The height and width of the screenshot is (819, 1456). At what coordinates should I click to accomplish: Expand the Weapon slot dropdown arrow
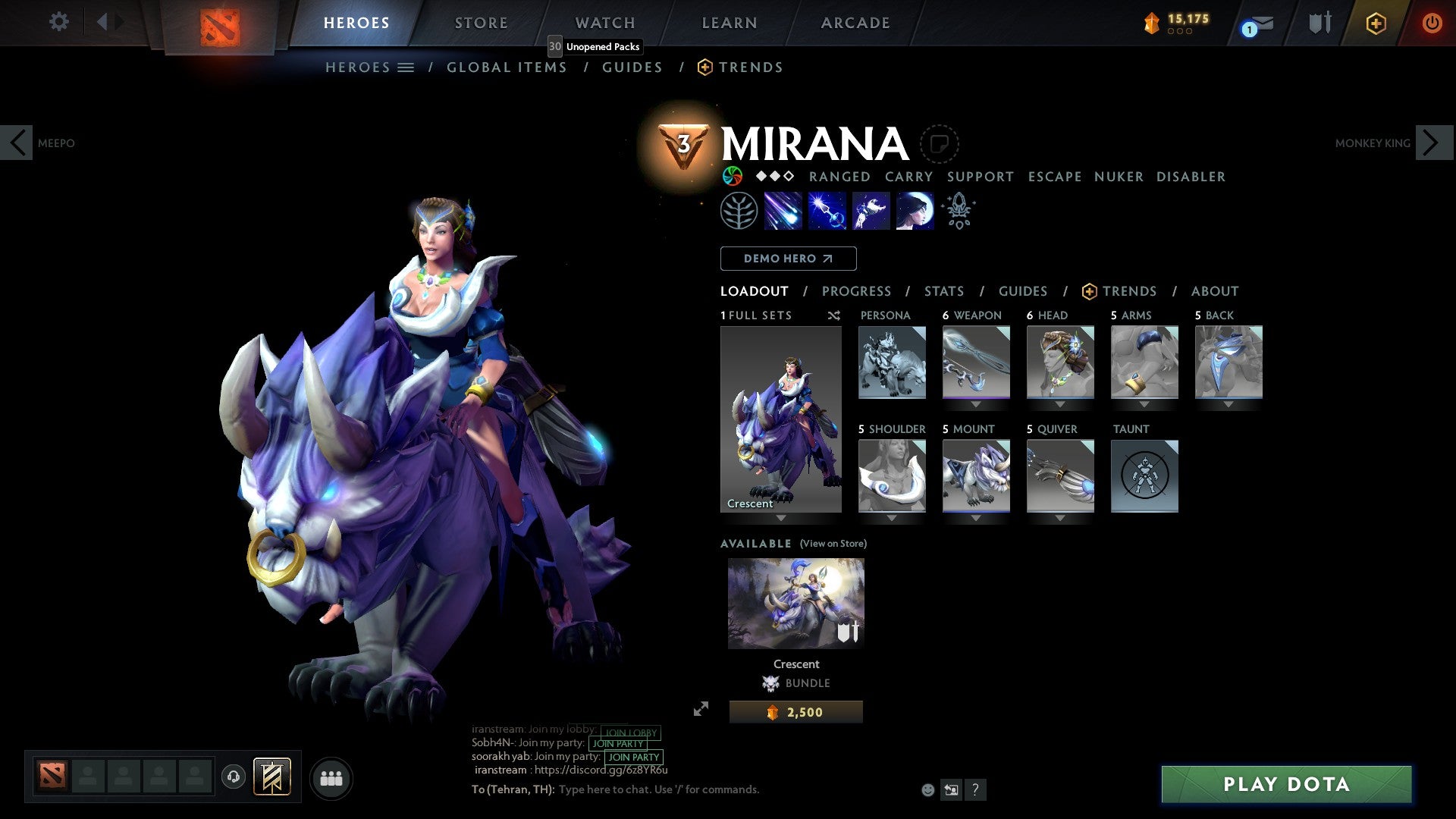[x=976, y=404]
